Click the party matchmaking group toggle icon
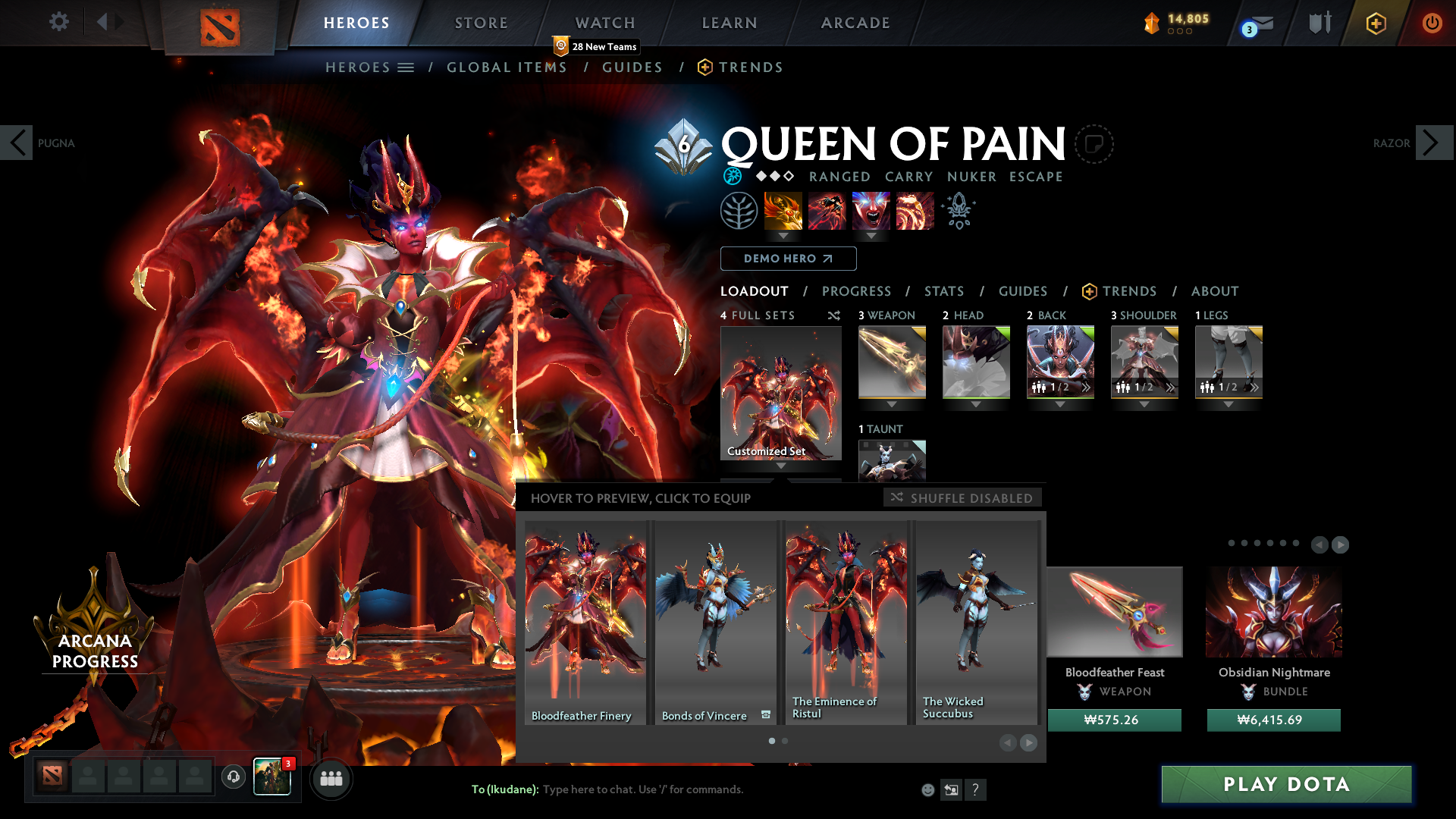The height and width of the screenshot is (819, 1456). [331, 778]
